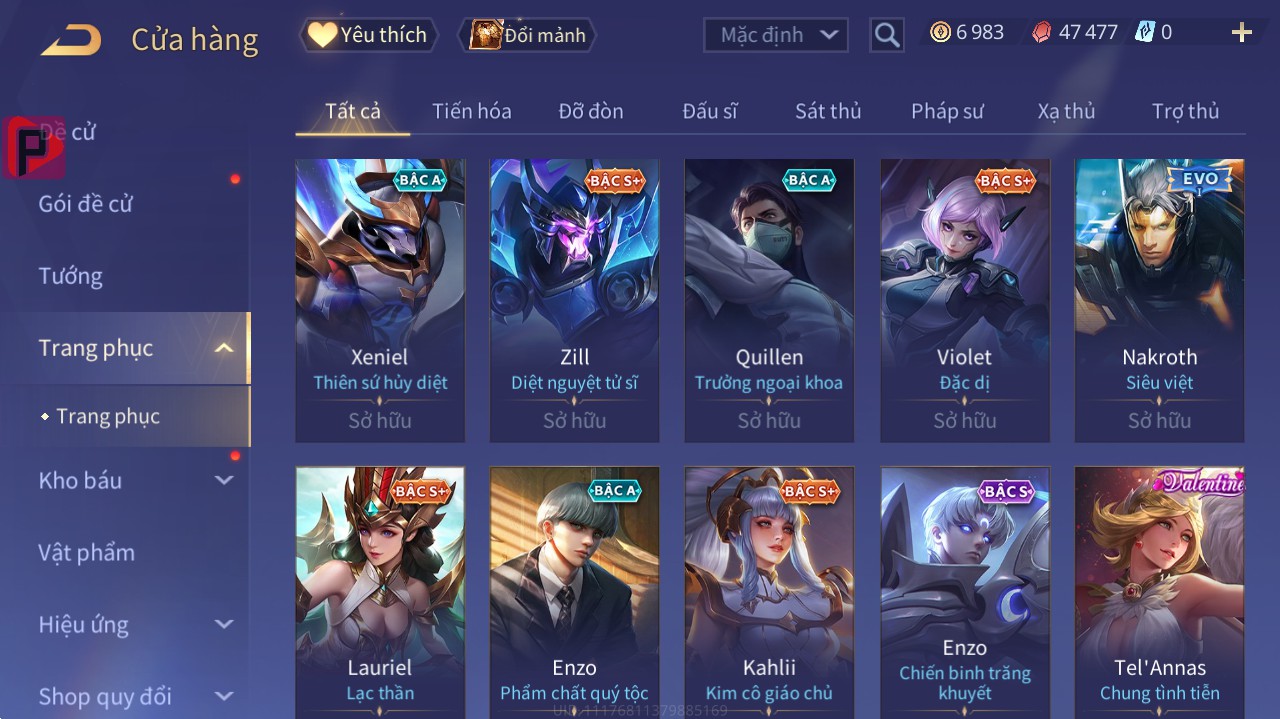Switch to the Tiến hóa tab
Viewport: 1280px width, 719px height.
pos(471,111)
